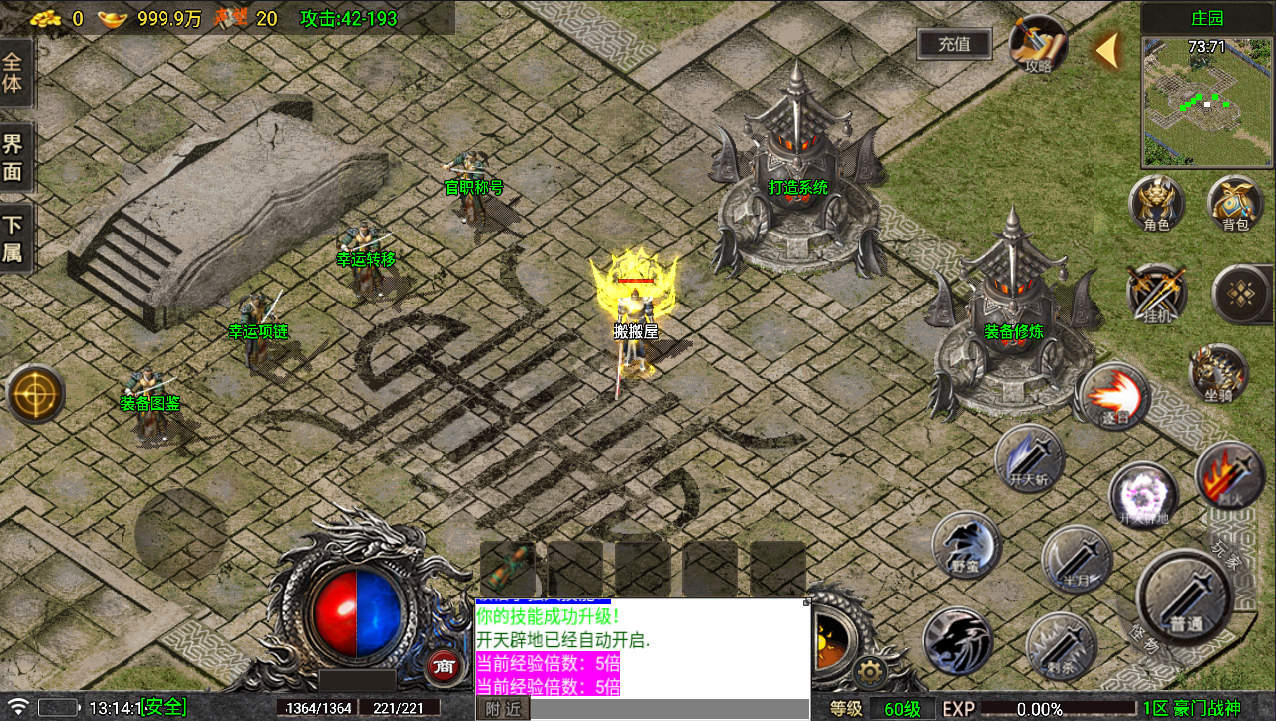
Task: Open the red 商 shop button
Action: click(443, 666)
